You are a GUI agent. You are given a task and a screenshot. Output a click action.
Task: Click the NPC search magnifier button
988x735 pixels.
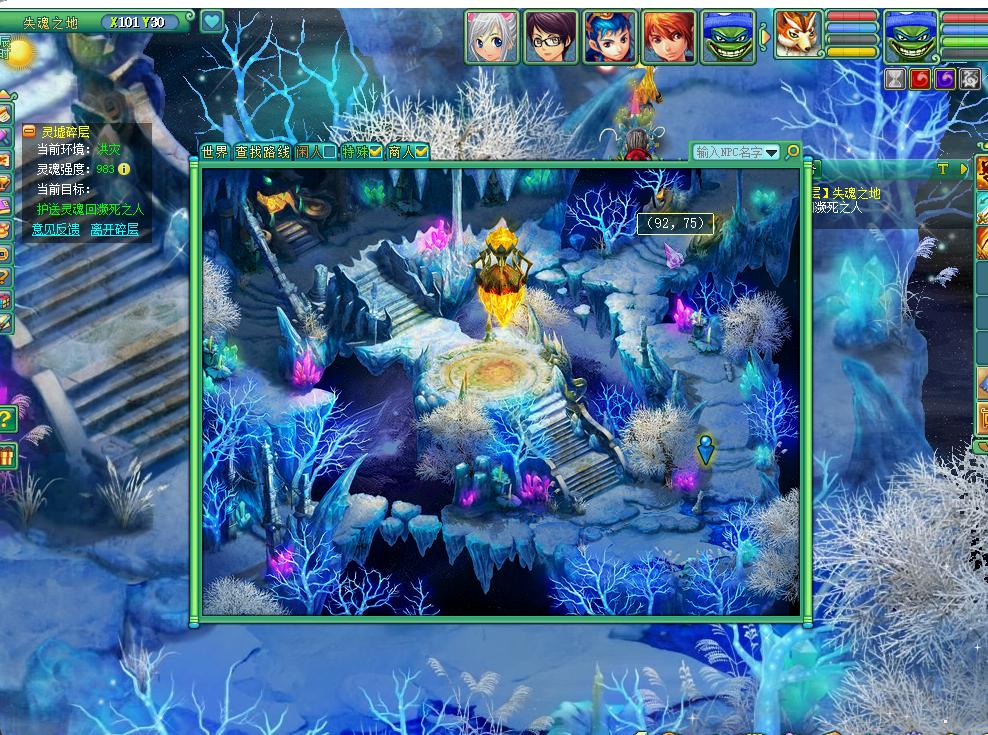point(793,152)
